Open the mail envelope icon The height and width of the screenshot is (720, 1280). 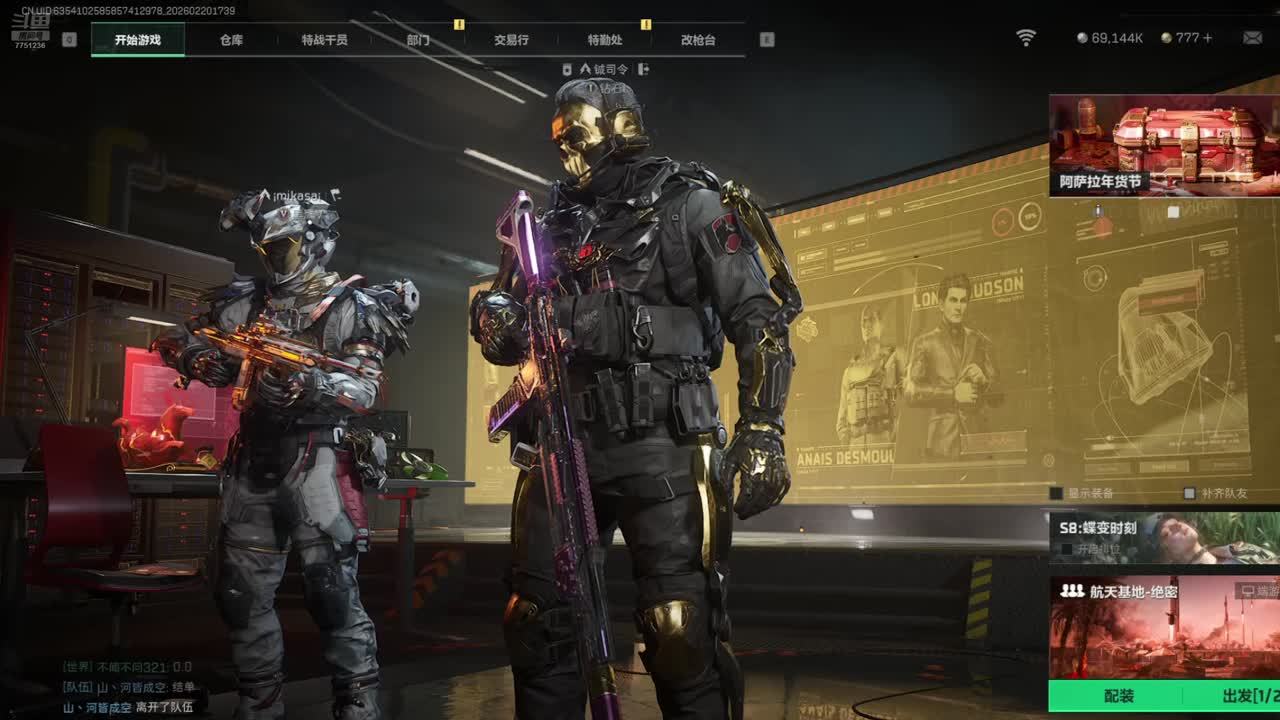pos(1252,38)
